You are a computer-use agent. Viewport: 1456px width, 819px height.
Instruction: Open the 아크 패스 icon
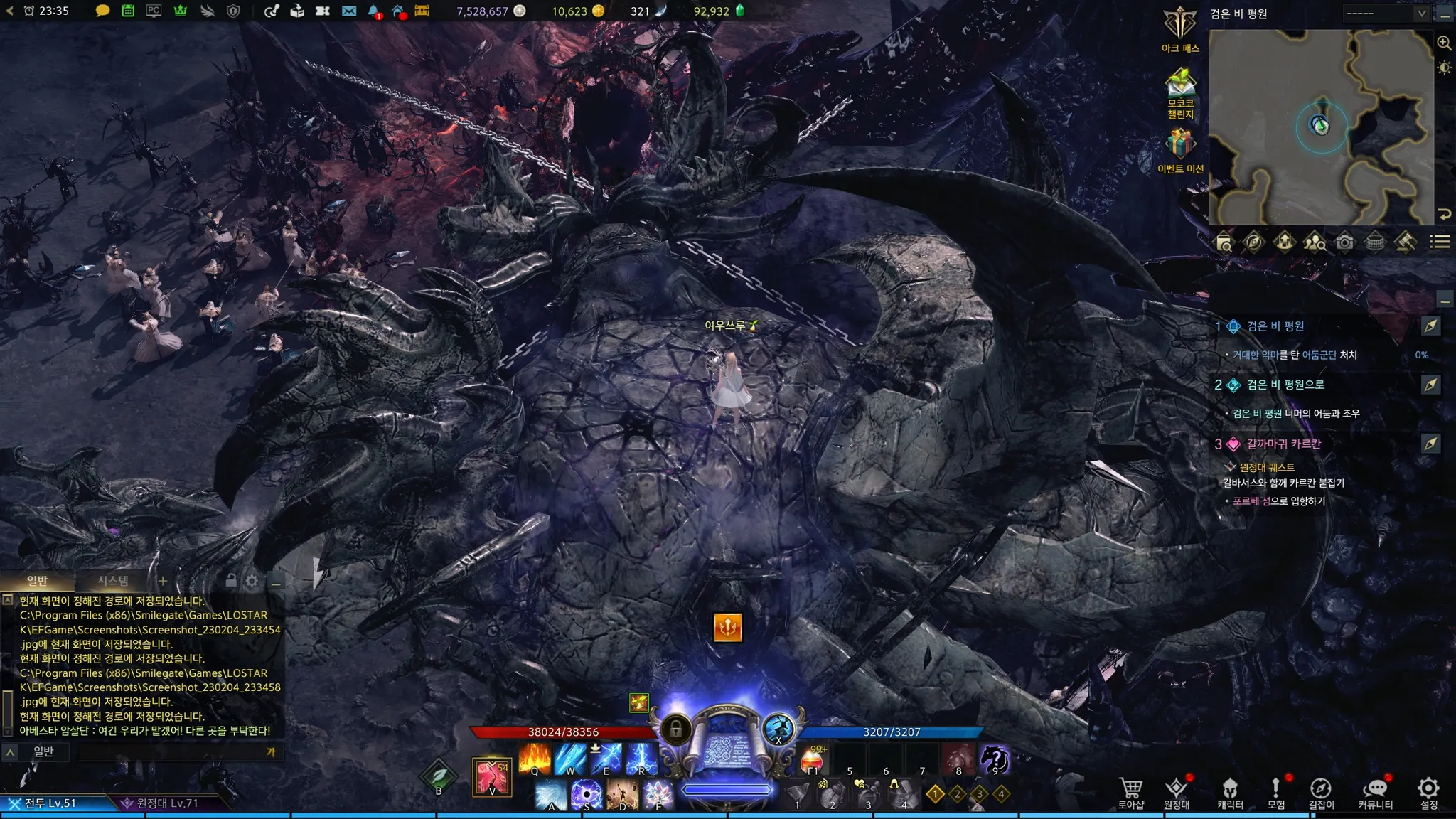pos(1180,29)
